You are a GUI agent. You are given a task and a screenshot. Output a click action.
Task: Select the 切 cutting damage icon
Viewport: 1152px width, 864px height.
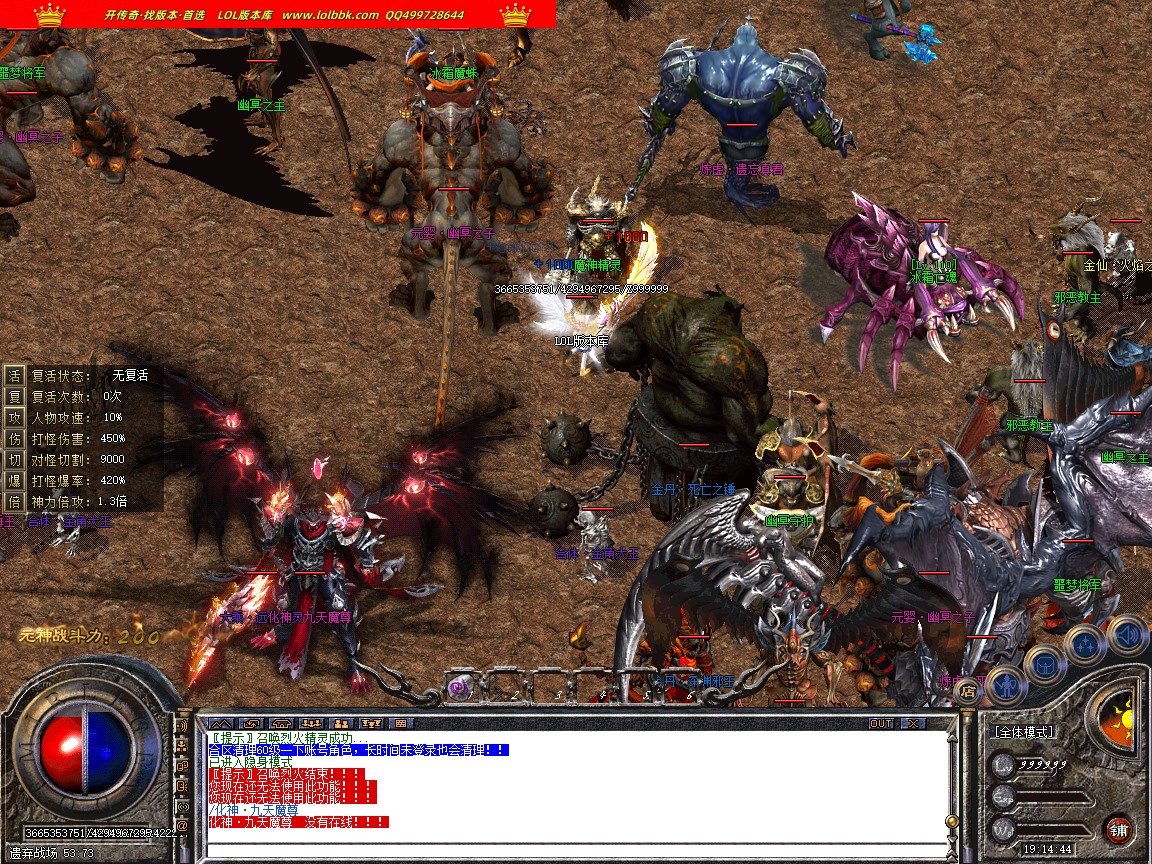[x=14, y=459]
